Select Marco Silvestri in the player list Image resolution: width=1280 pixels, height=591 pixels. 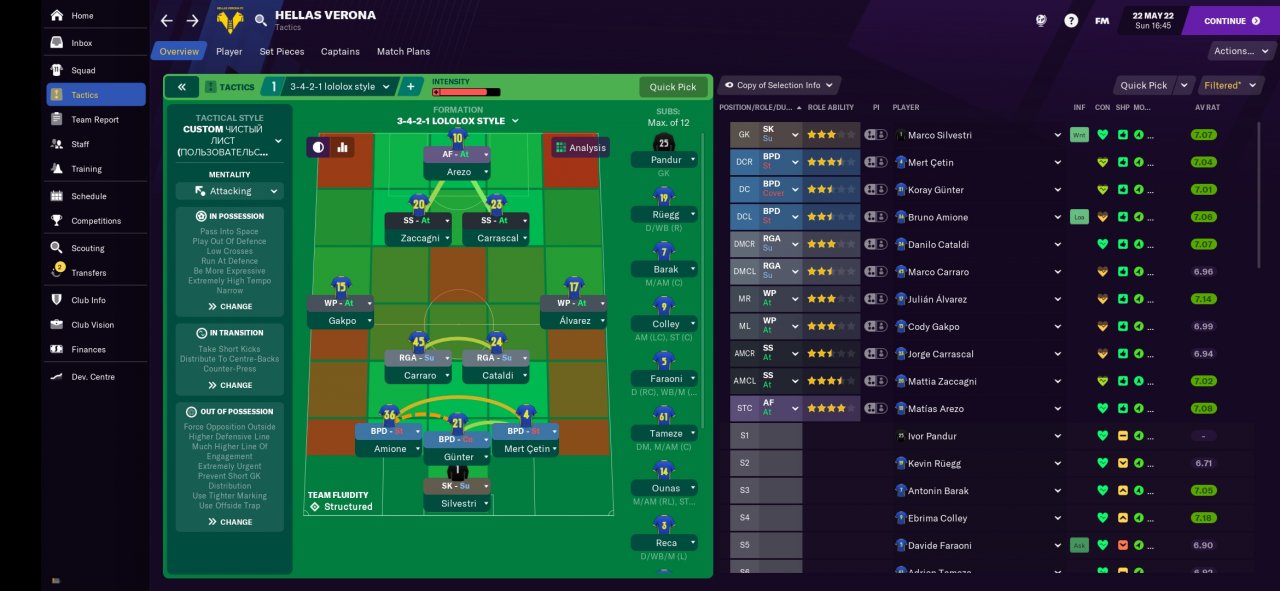coord(939,135)
